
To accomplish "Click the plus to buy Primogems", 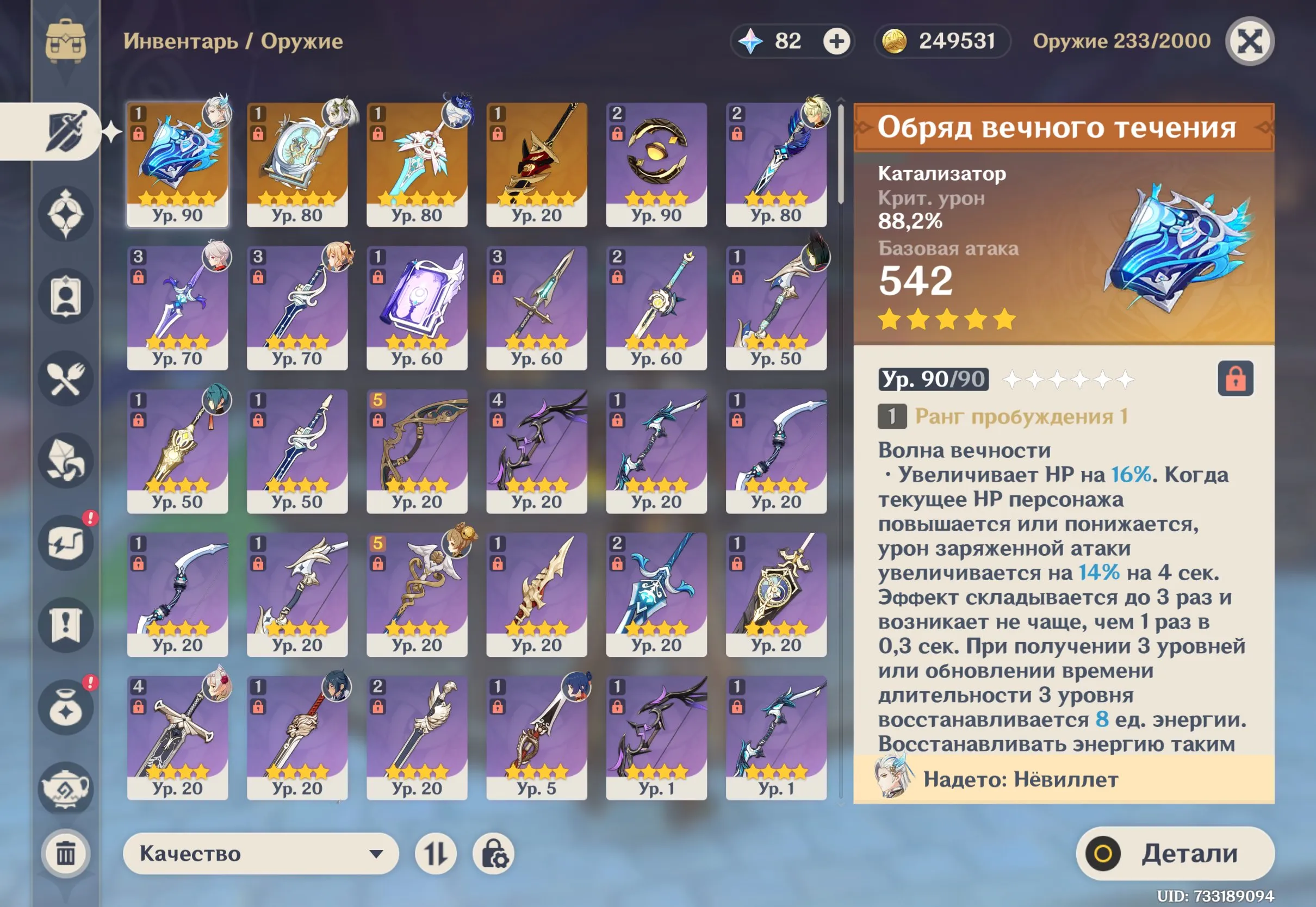I will (835, 41).
